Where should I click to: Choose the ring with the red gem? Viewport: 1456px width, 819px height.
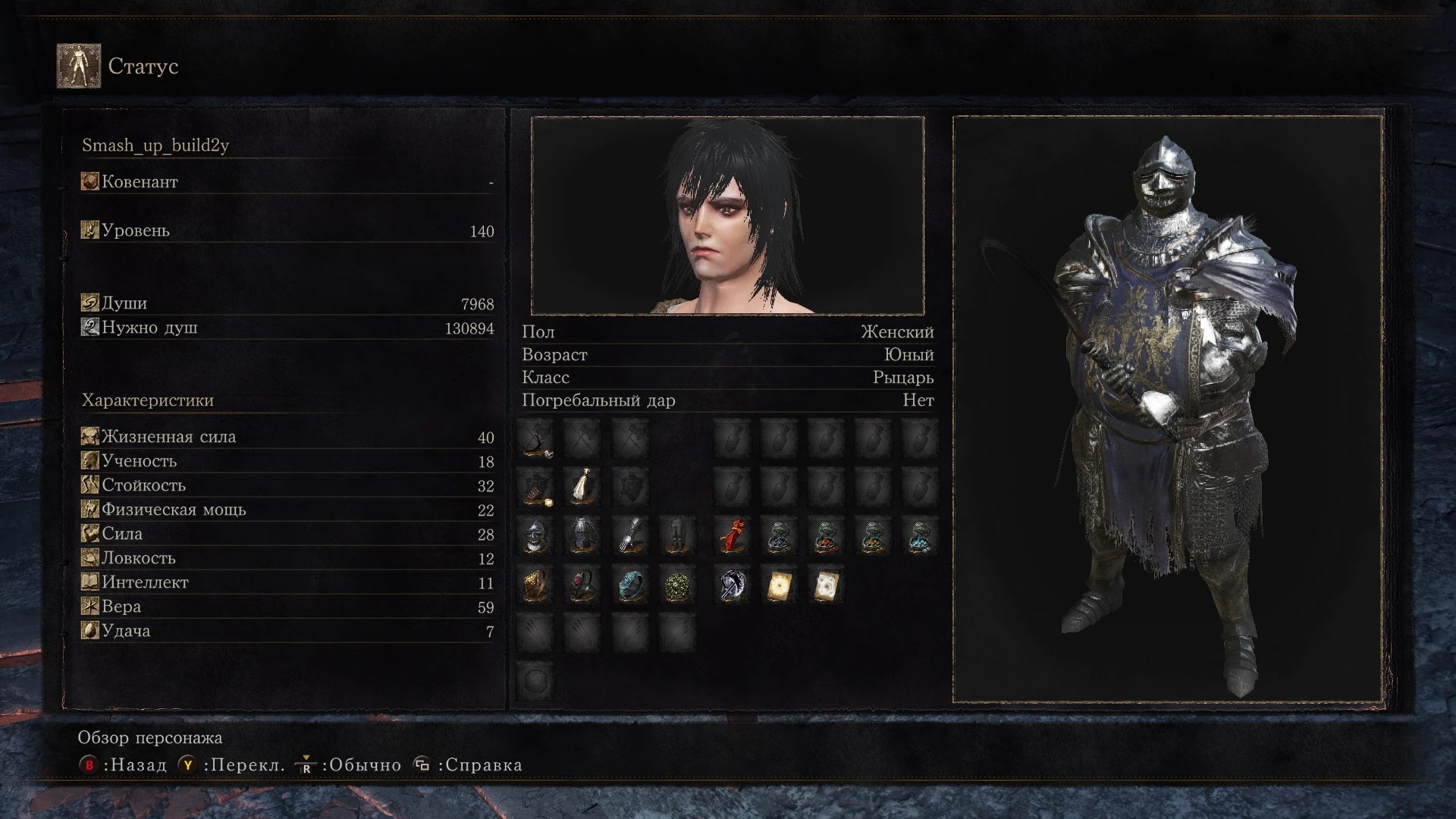click(582, 585)
